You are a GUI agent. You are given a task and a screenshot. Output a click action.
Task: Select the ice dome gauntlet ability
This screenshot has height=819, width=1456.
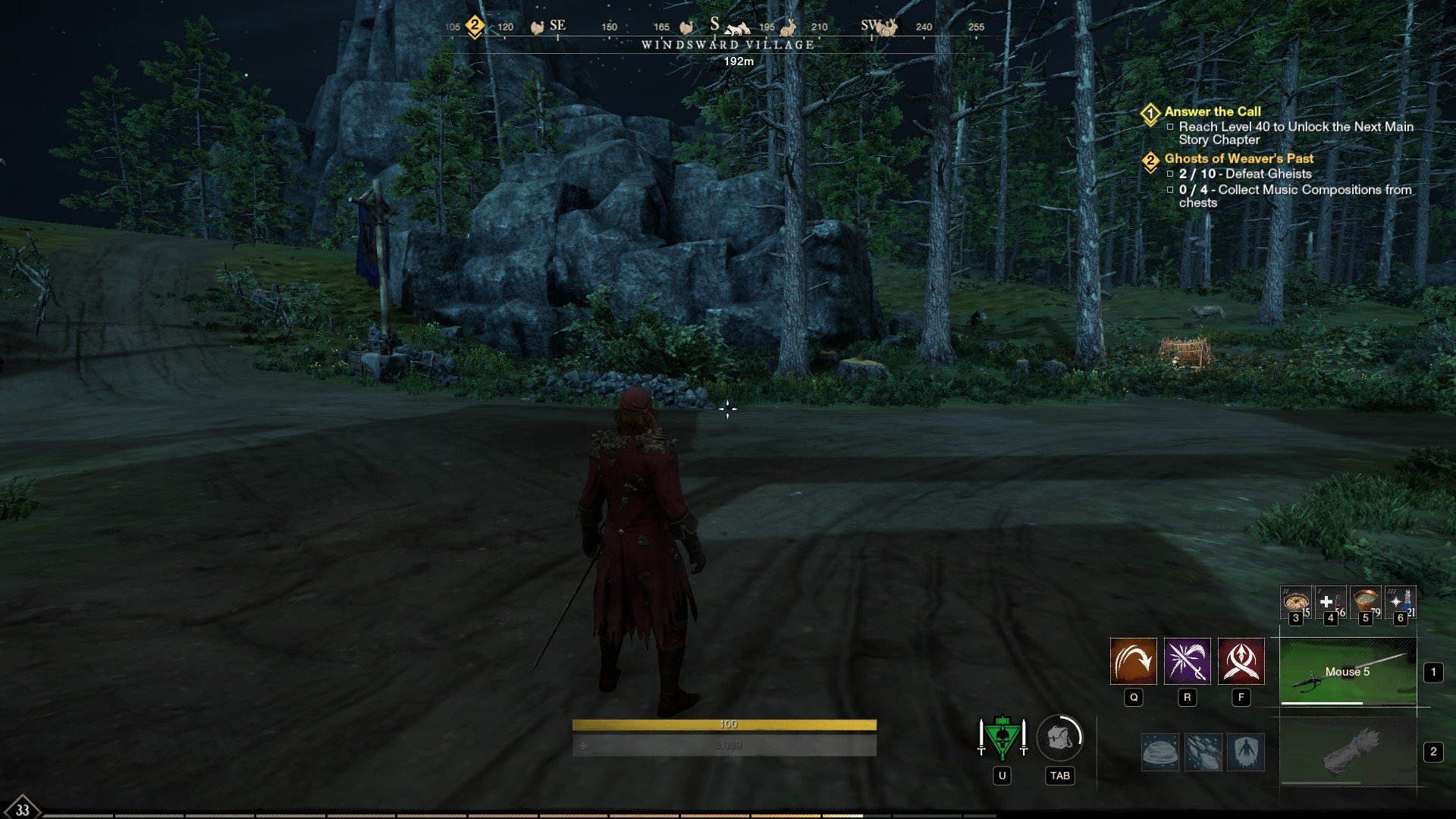click(1160, 752)
